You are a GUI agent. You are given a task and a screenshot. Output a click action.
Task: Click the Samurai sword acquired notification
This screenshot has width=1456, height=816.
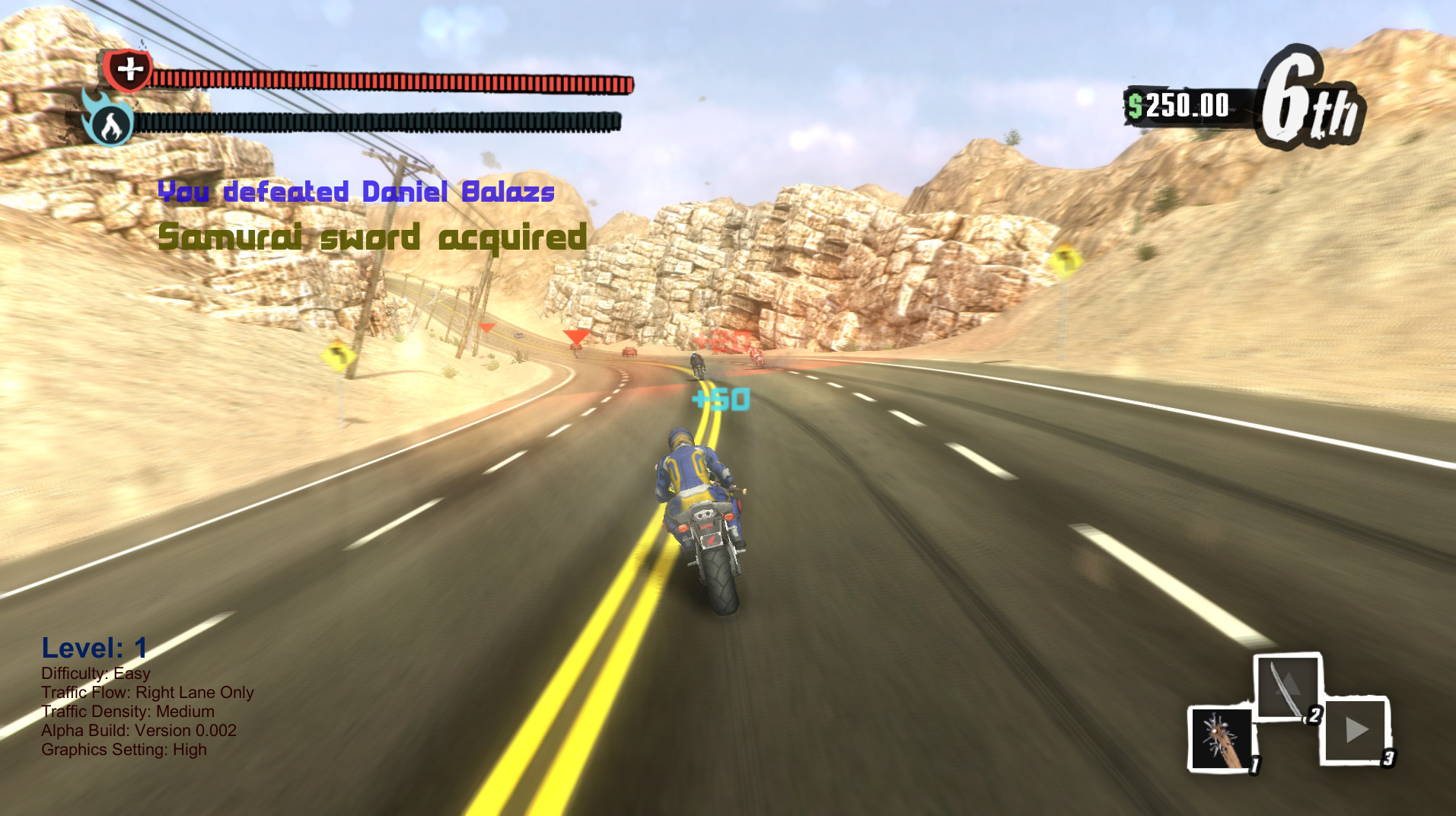(372, 236)
